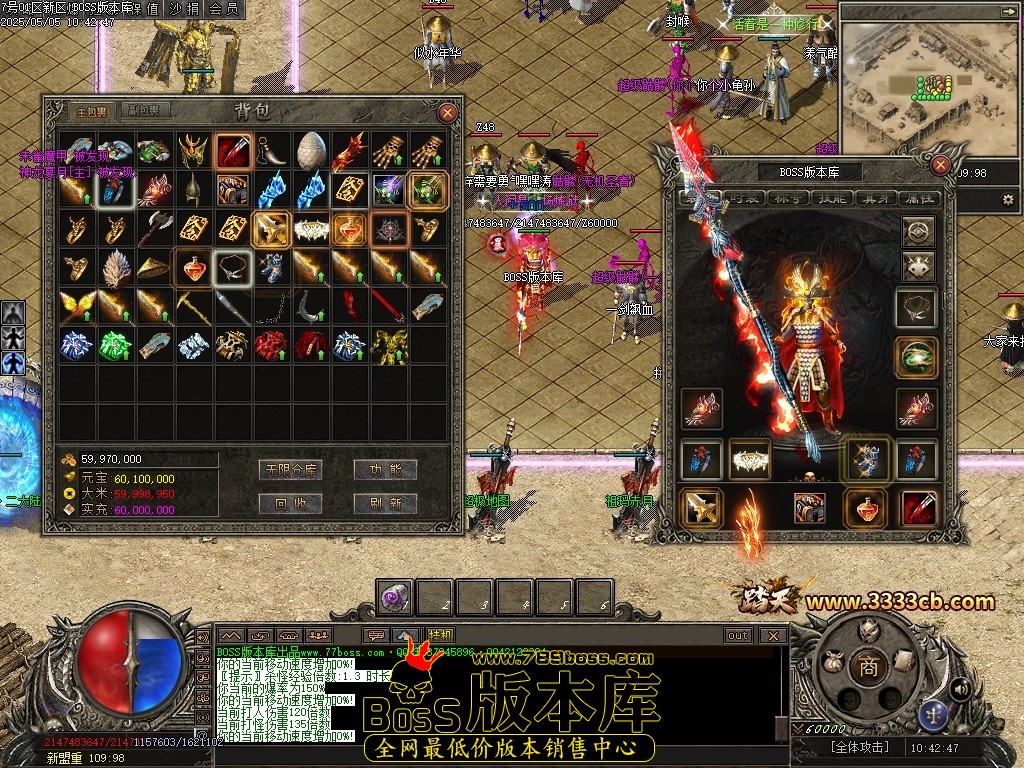
Task: Select the equipped green orb slot
Action: click(x=918, y=356)
